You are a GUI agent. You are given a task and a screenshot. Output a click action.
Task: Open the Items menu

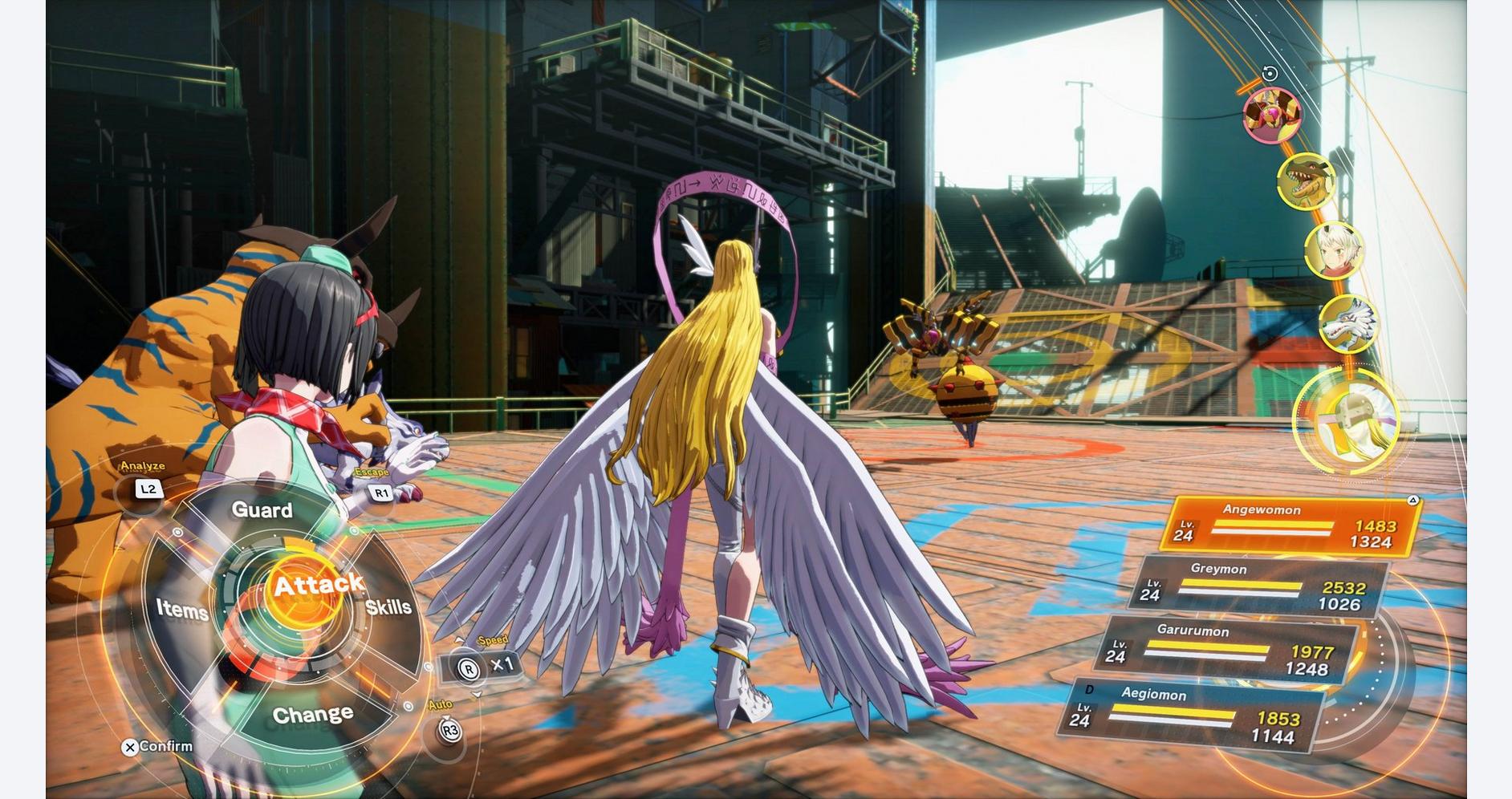point(182,610)
